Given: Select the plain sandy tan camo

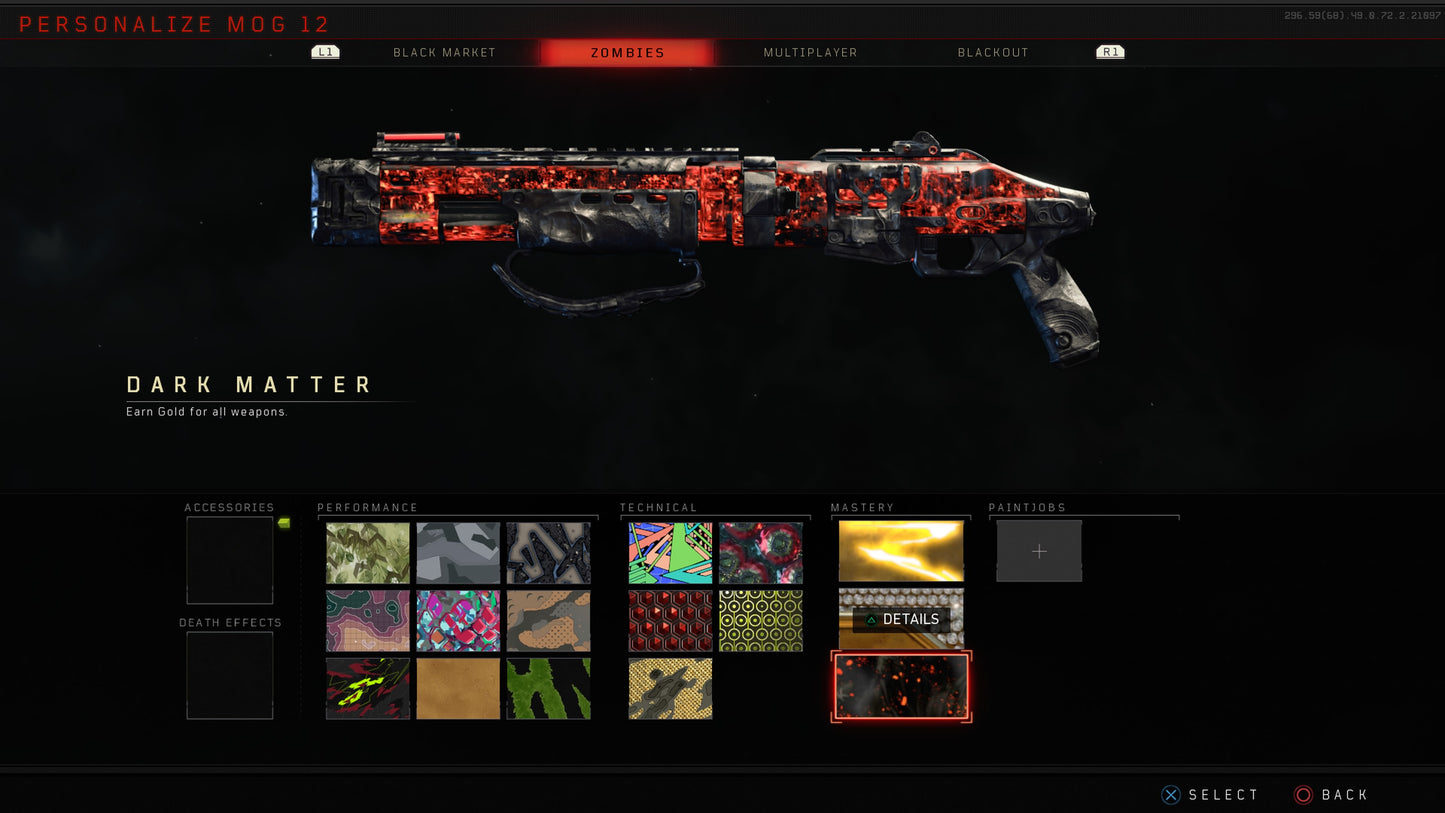Looking at the screenshot, I should tap(458, 688).
